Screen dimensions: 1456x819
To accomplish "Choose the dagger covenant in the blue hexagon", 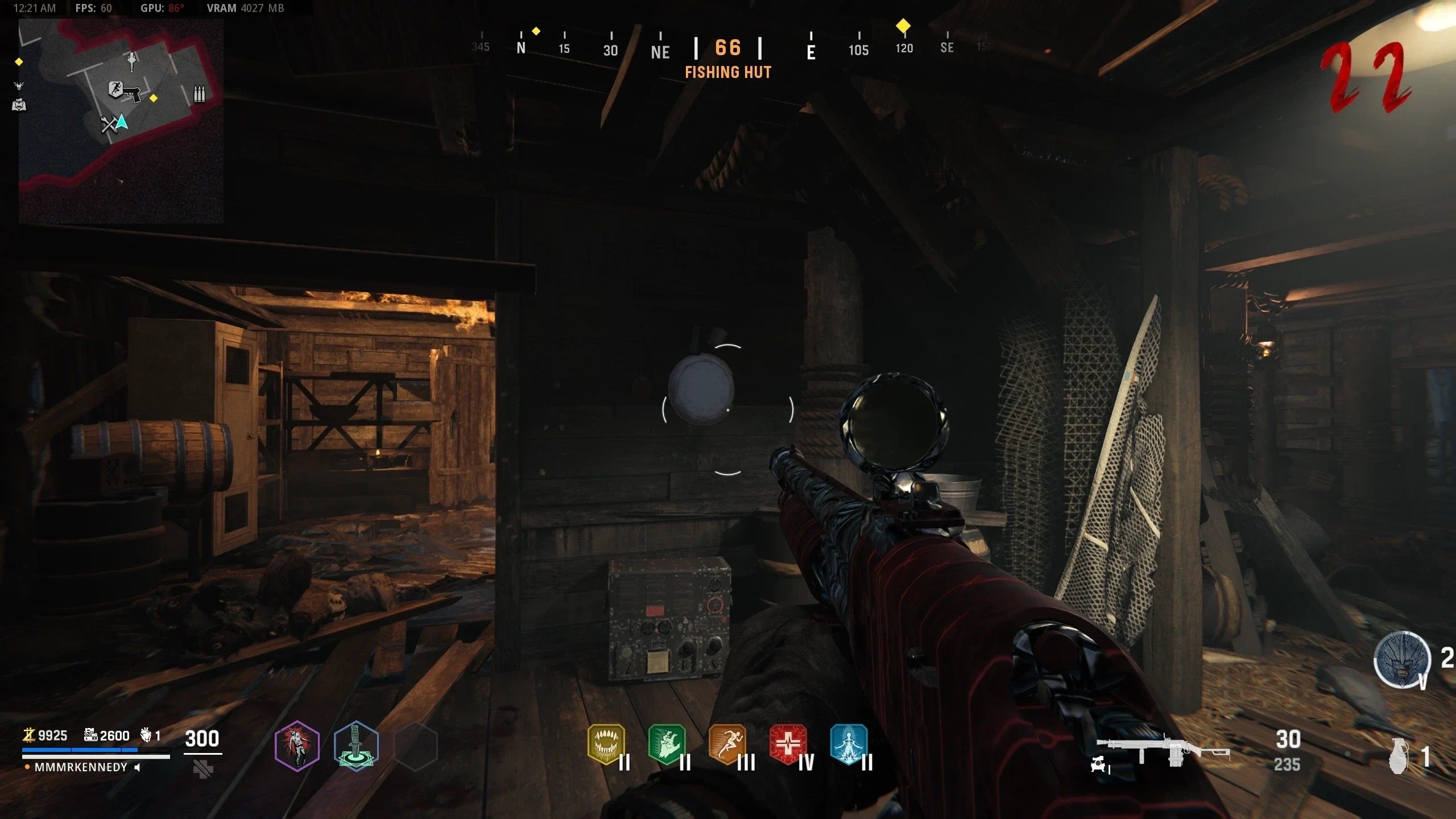I will click(356, 746).
